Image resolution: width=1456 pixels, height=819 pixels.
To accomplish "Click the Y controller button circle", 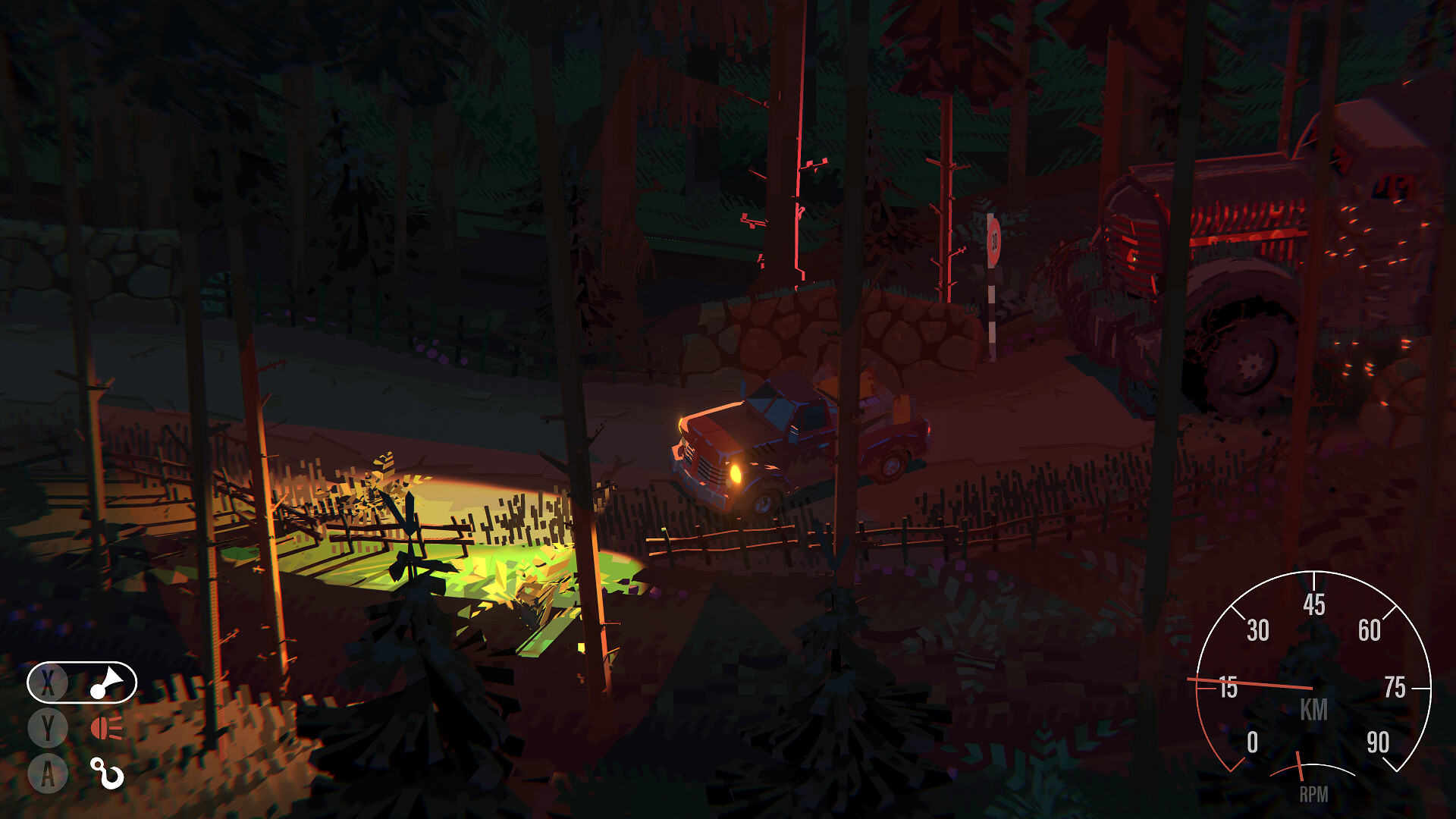I will click(47, 726).
